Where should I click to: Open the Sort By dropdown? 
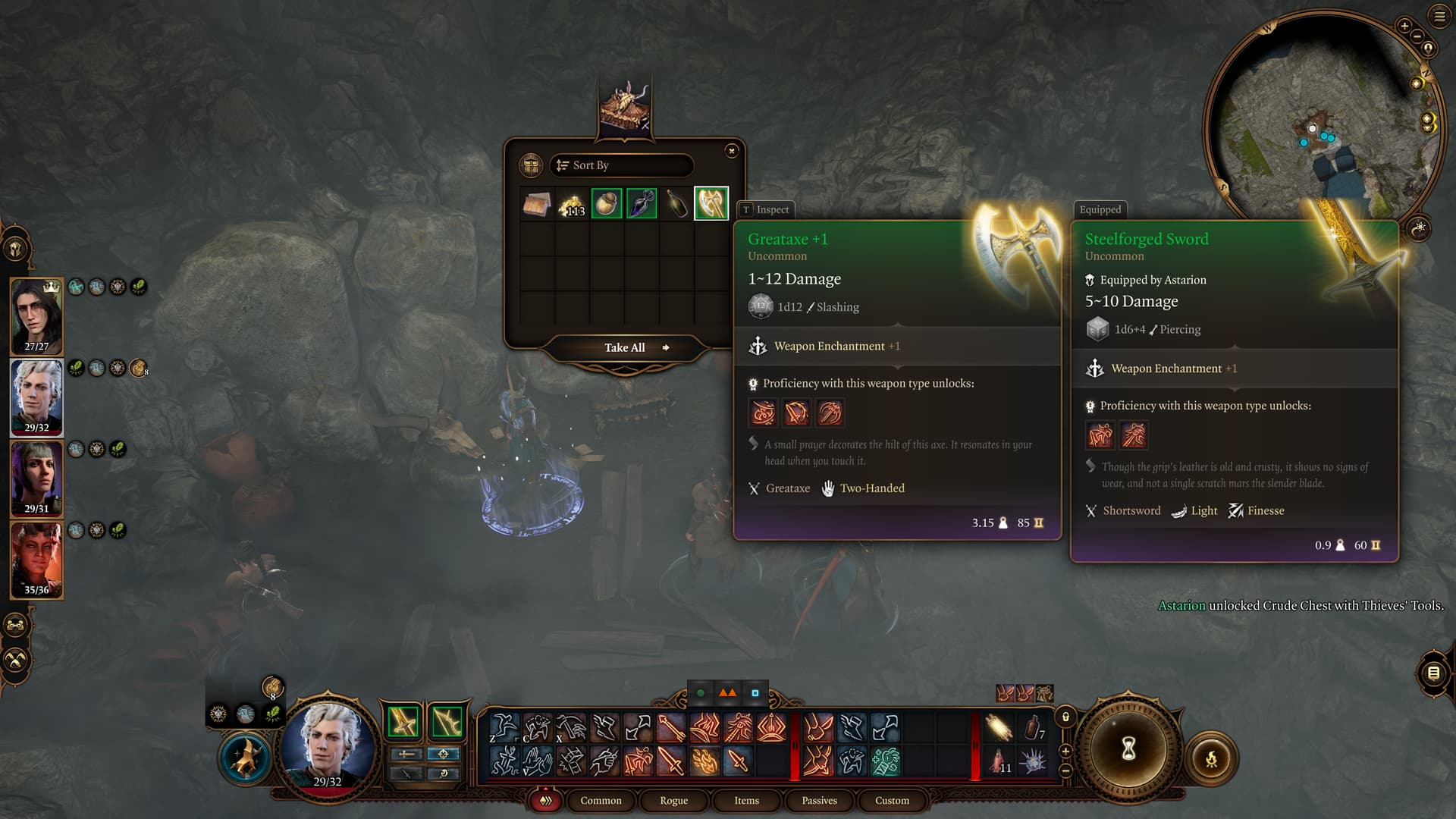[621, 165]
